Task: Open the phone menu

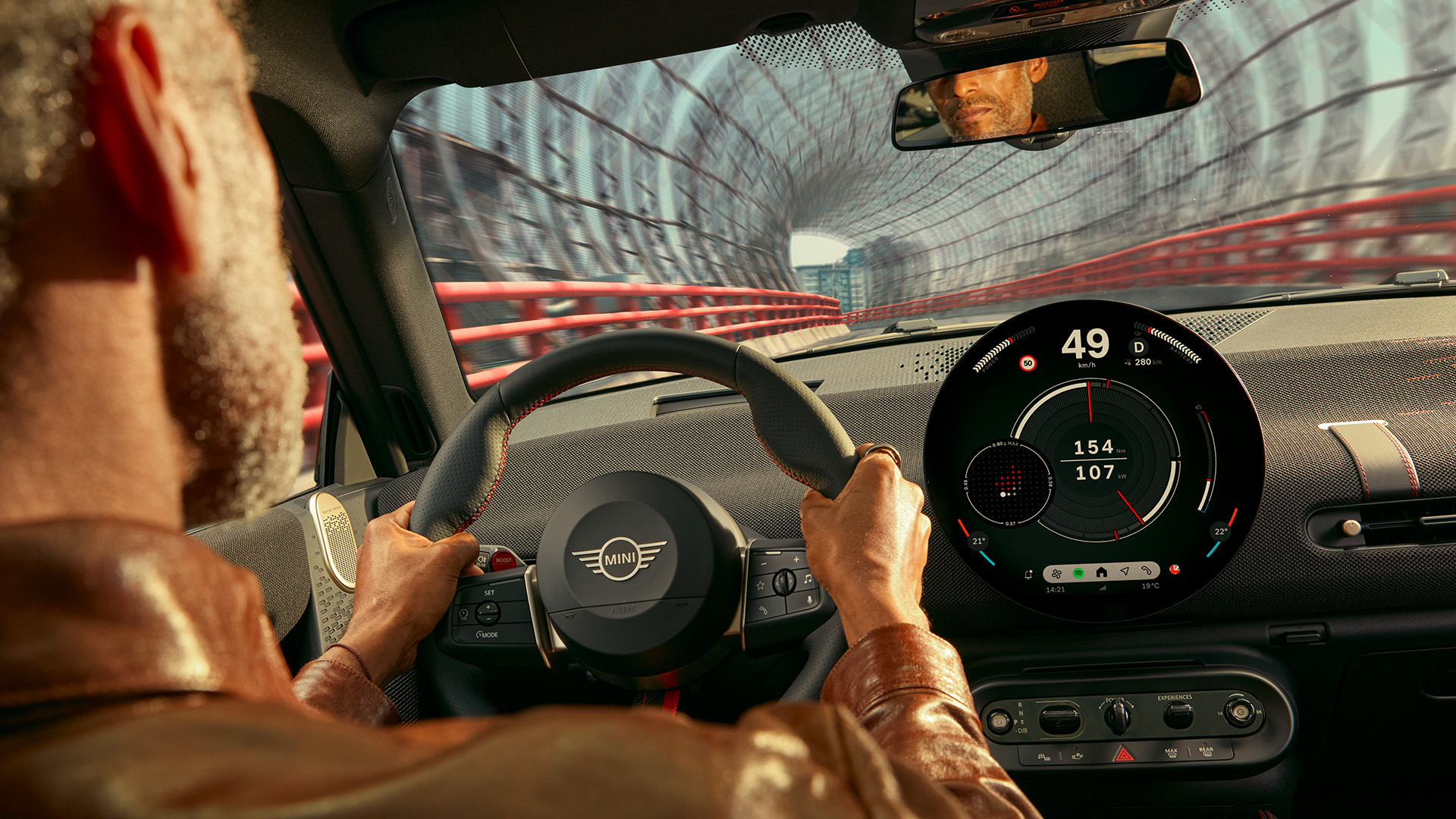Action: click(1147, 571)
